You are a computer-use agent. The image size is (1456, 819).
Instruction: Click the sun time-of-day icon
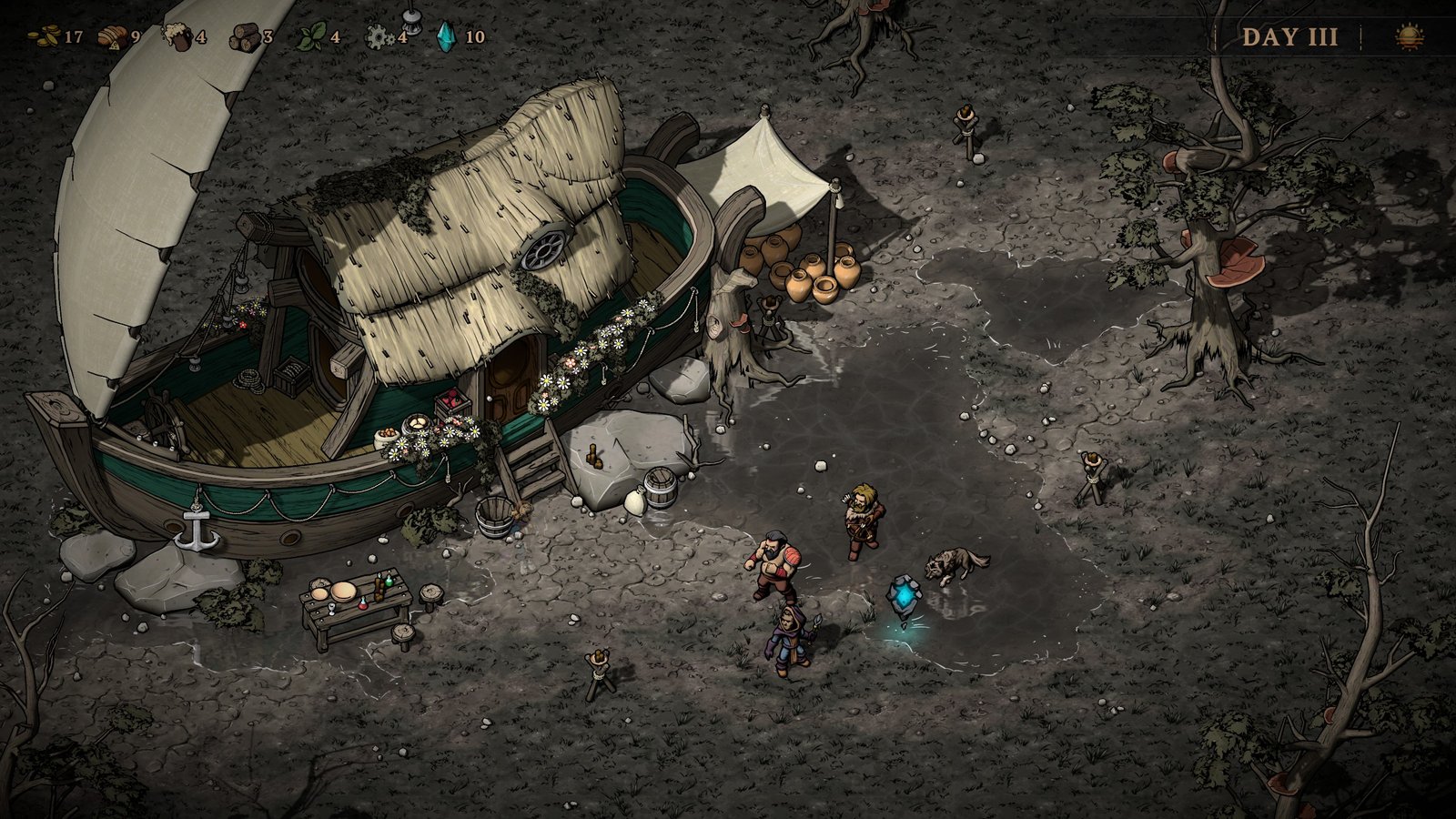pos(1410,37)
